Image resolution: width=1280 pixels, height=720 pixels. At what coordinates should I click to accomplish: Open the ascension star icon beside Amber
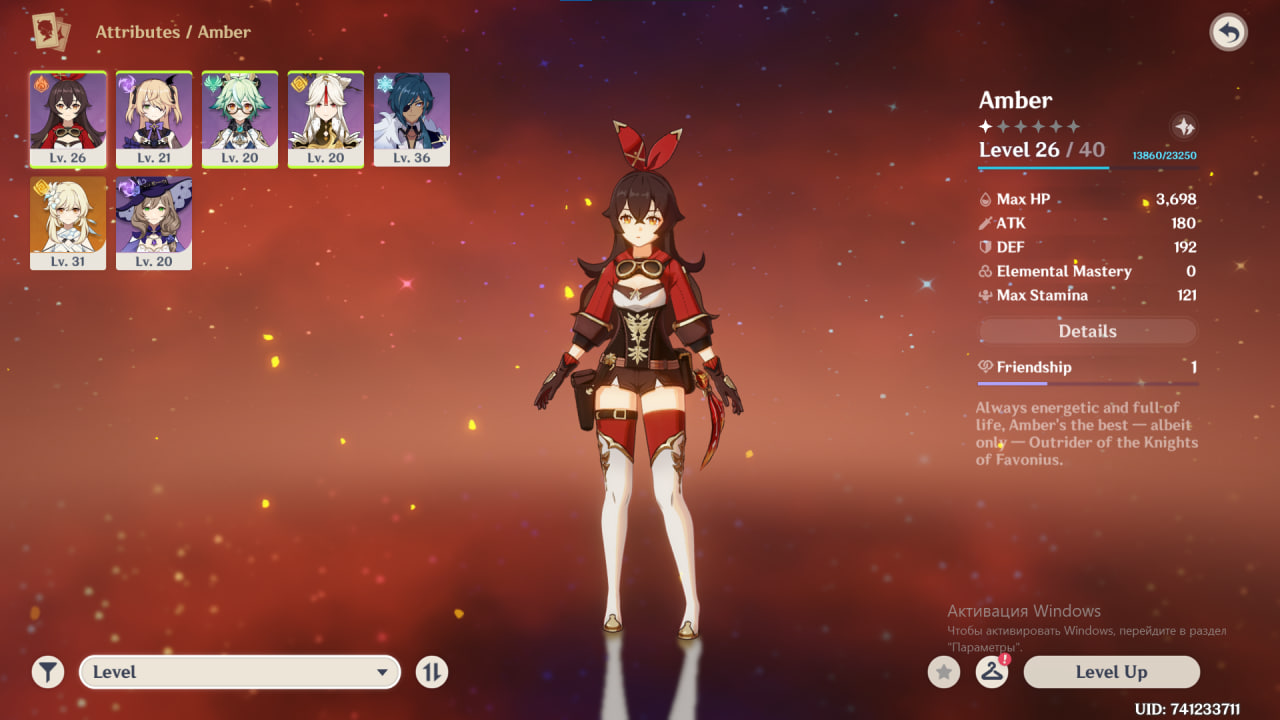(1184, 127)
